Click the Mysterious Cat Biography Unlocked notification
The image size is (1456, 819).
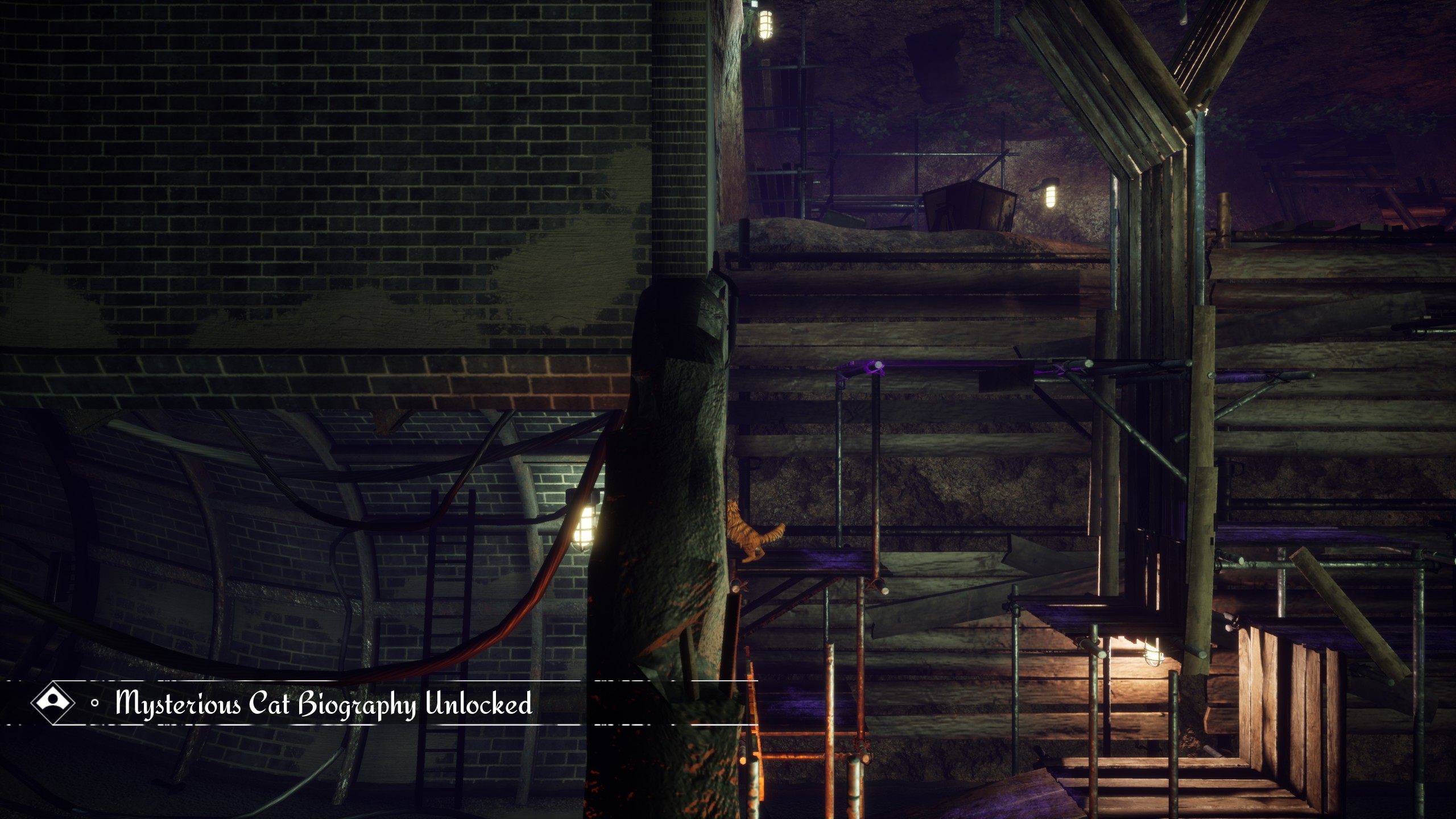323,704
